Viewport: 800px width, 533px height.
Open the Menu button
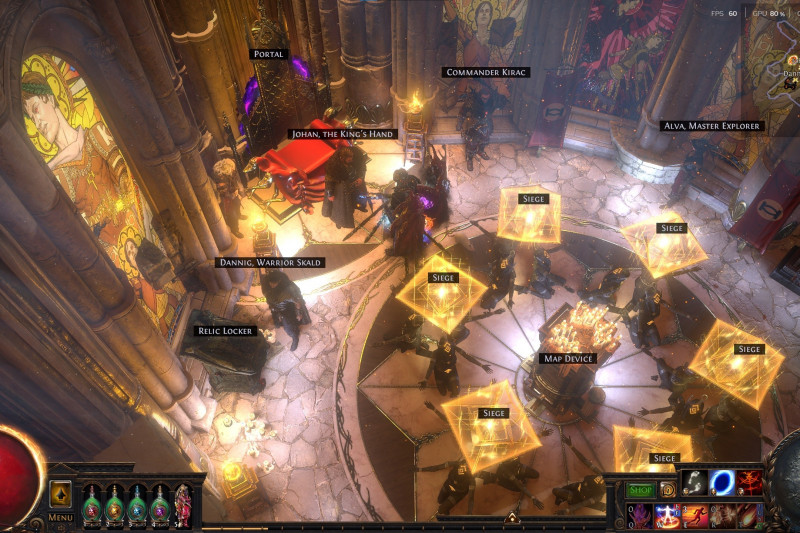click(x=60, y=517)
